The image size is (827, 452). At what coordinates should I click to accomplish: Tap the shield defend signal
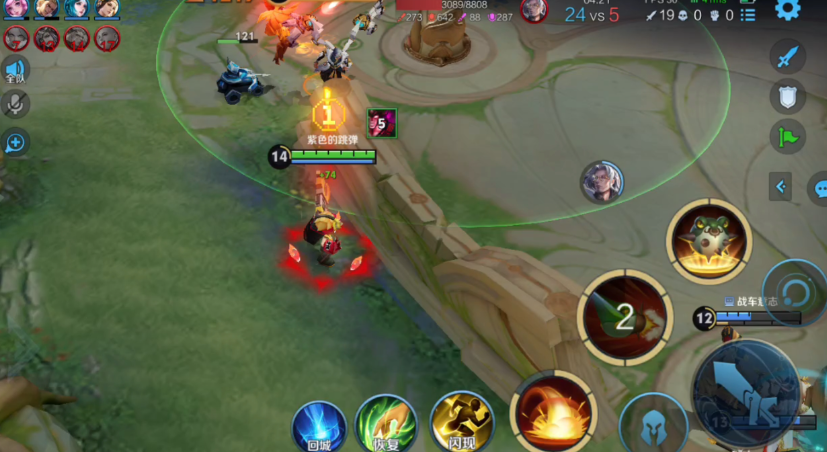coord(788,96)
